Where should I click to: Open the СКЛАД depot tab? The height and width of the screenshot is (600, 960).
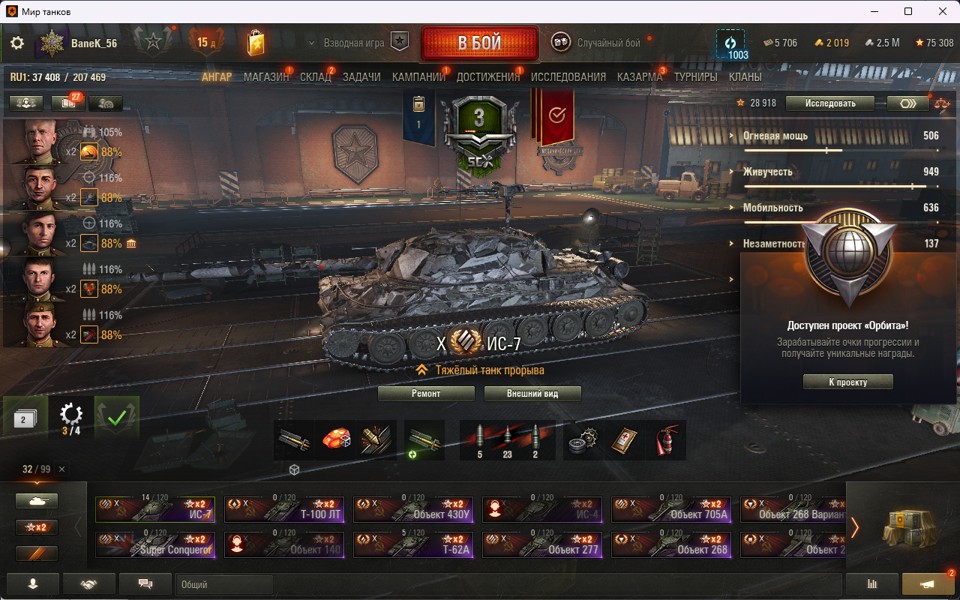click(x=315, y=77)
